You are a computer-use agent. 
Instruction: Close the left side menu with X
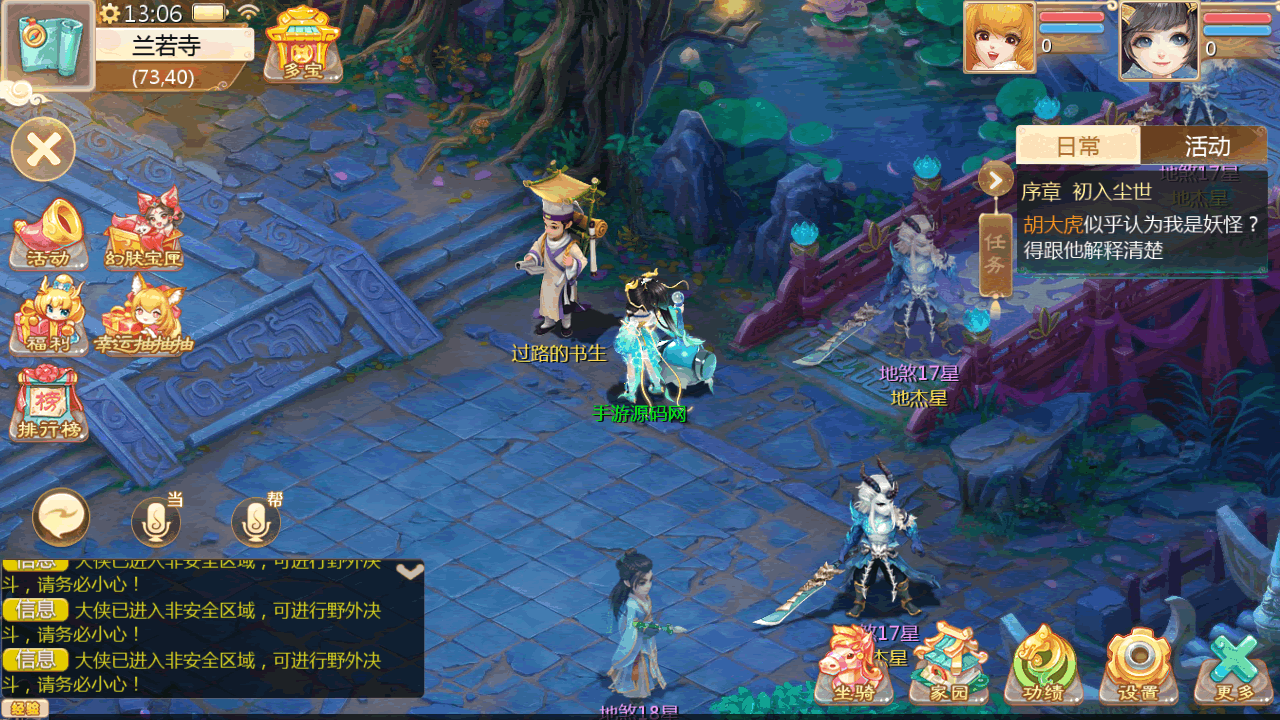pos(44,150)
